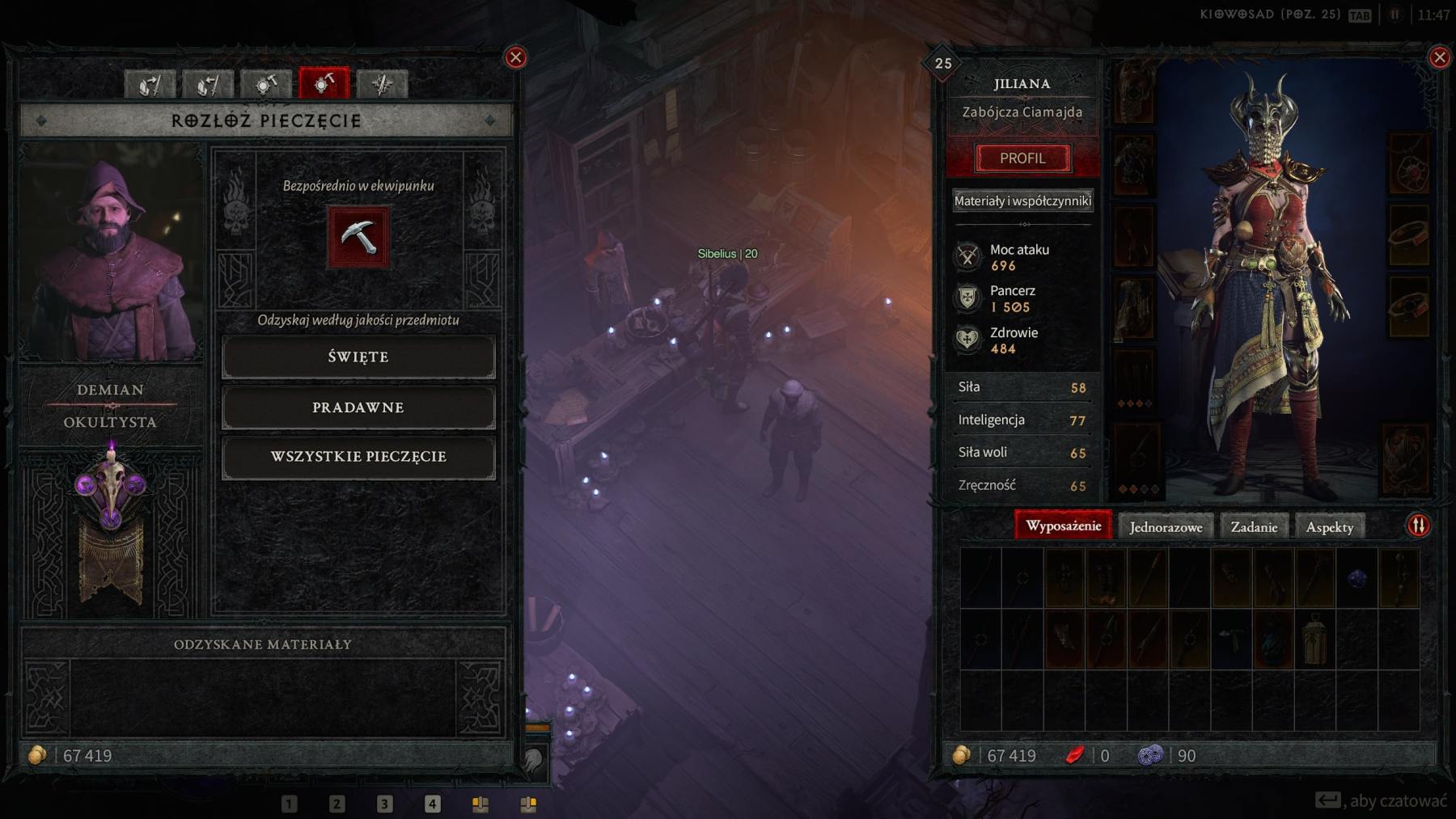Select the purple die in the inventory grid

coord(1356,577)
